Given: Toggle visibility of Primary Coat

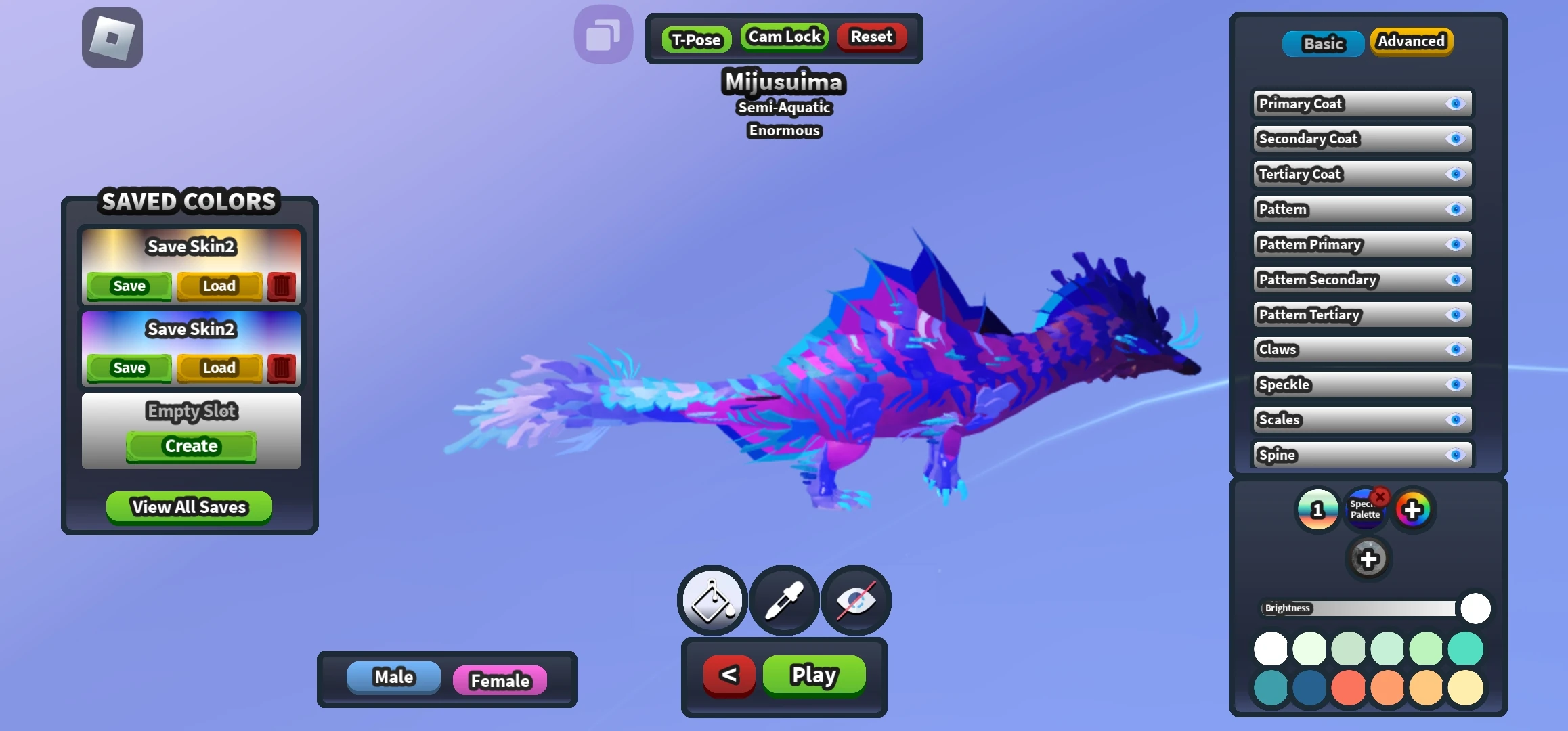Looking at the screenshot, I should pos(1455,104).
